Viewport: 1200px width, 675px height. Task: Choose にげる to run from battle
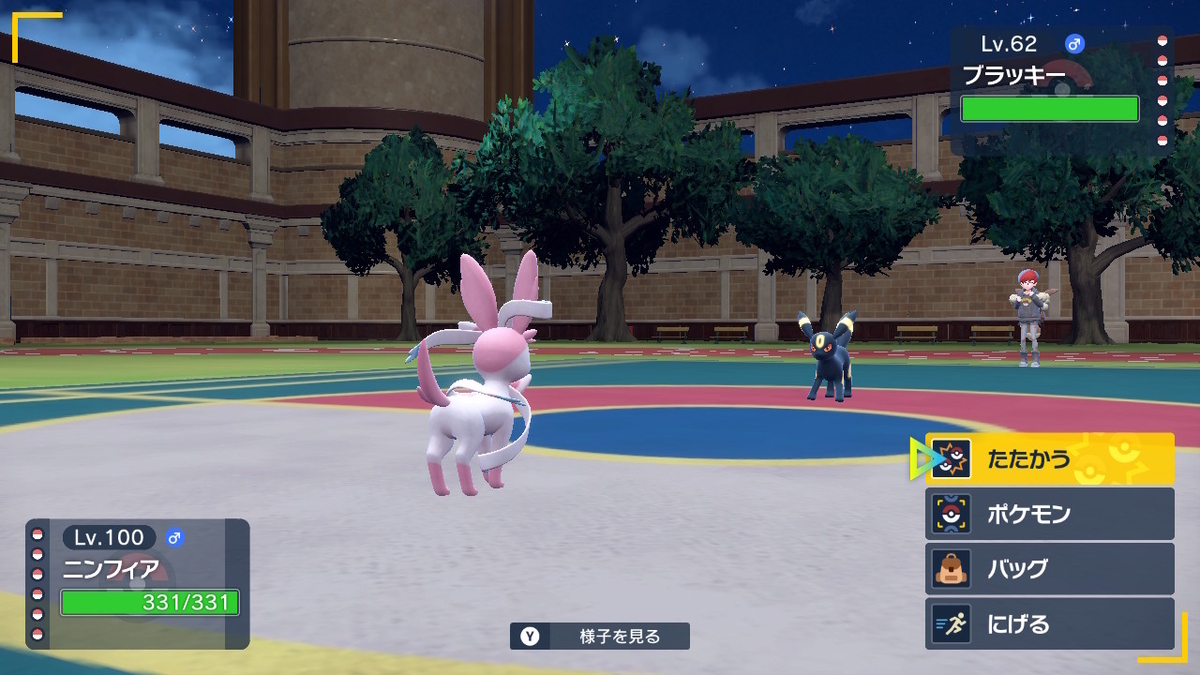[1049, 624]
